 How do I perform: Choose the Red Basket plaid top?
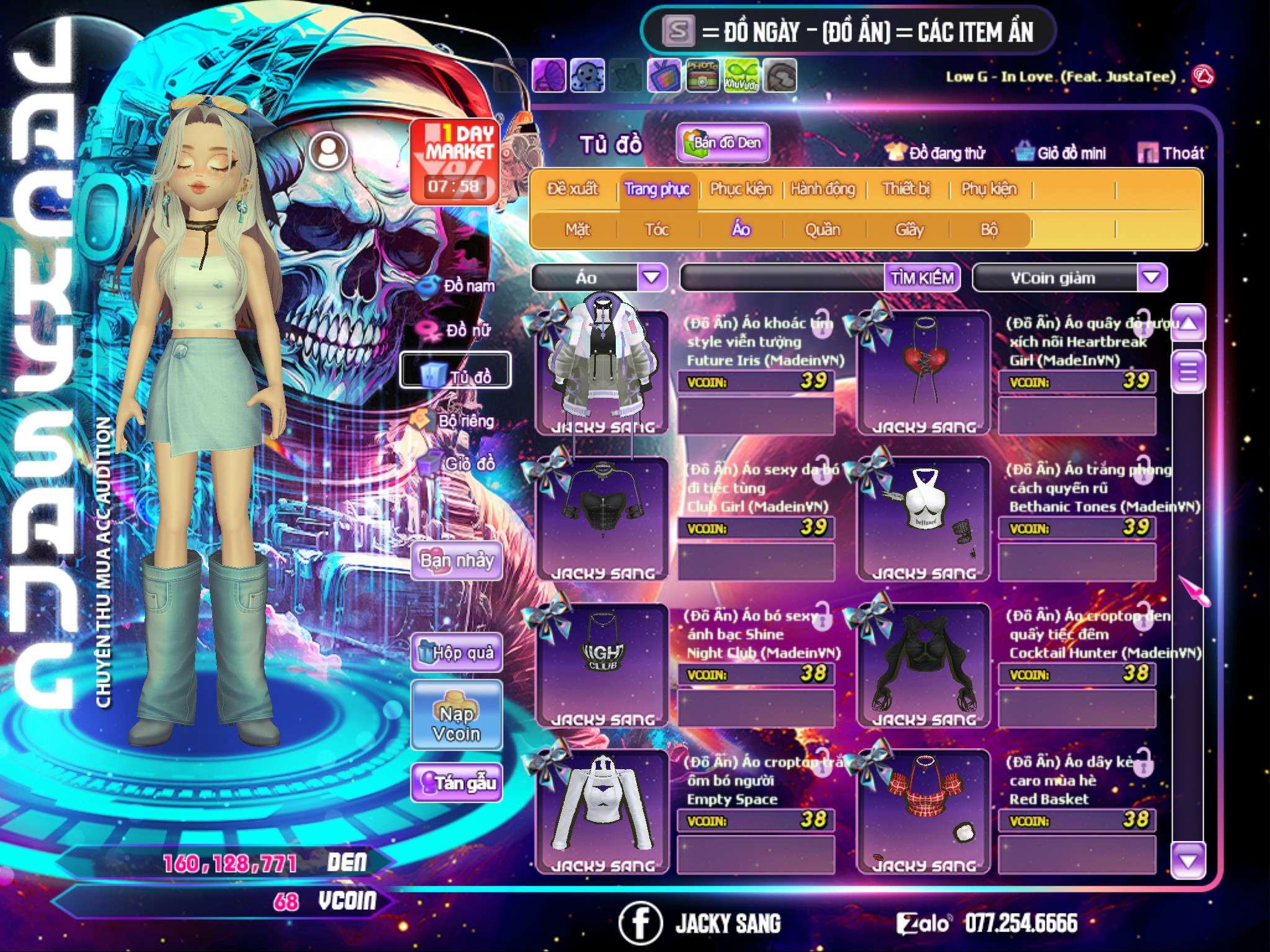tap(923, 811)
